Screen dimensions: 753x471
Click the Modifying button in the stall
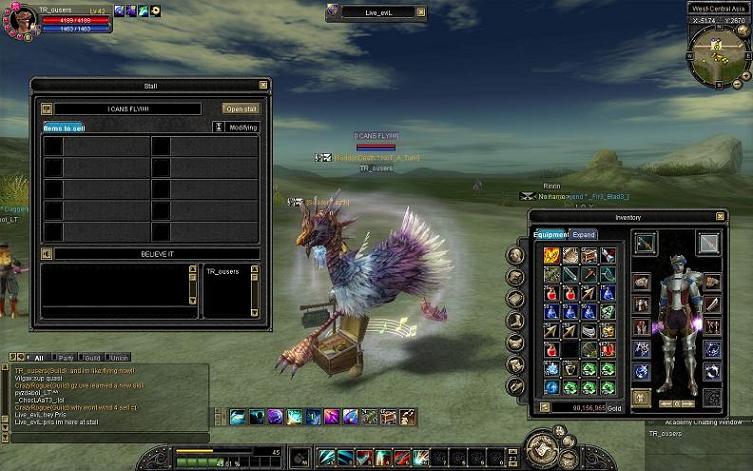click(243, 127)
